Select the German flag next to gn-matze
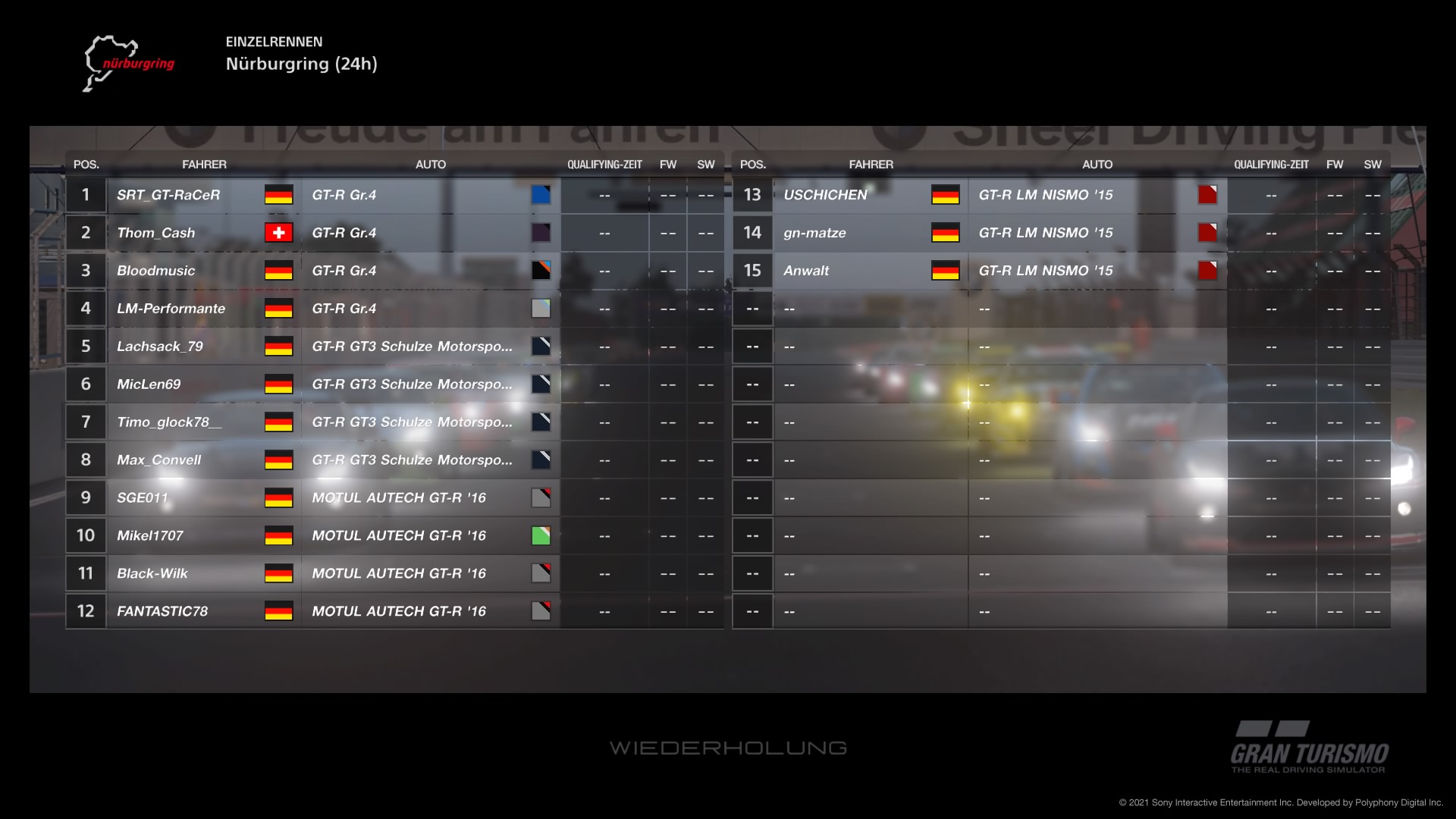Viewport: 1456px width, 819px height. (x=946, y=233)
